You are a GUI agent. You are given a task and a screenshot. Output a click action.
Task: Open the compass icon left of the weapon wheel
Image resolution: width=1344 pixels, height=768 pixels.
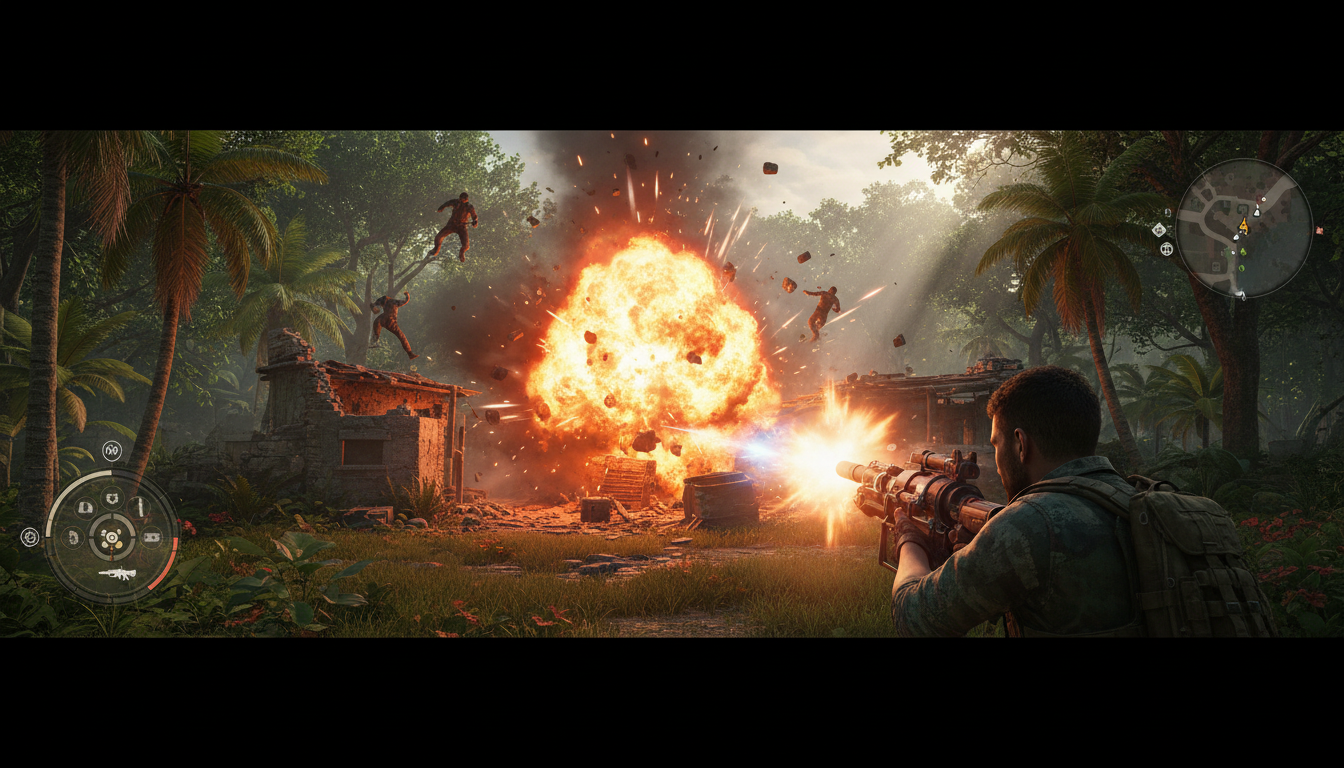tap(30, 536)
